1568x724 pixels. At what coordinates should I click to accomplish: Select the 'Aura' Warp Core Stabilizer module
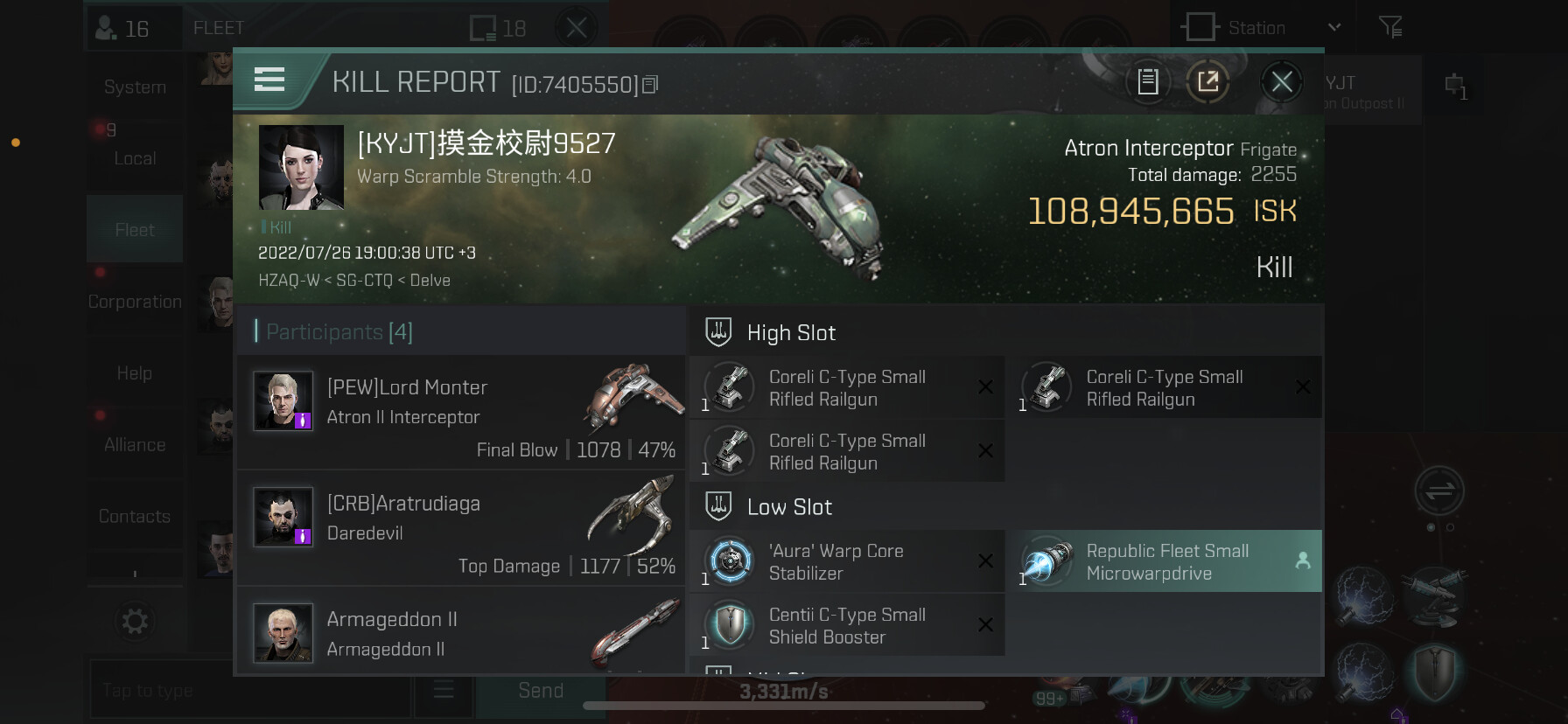(x=846, y=562)
